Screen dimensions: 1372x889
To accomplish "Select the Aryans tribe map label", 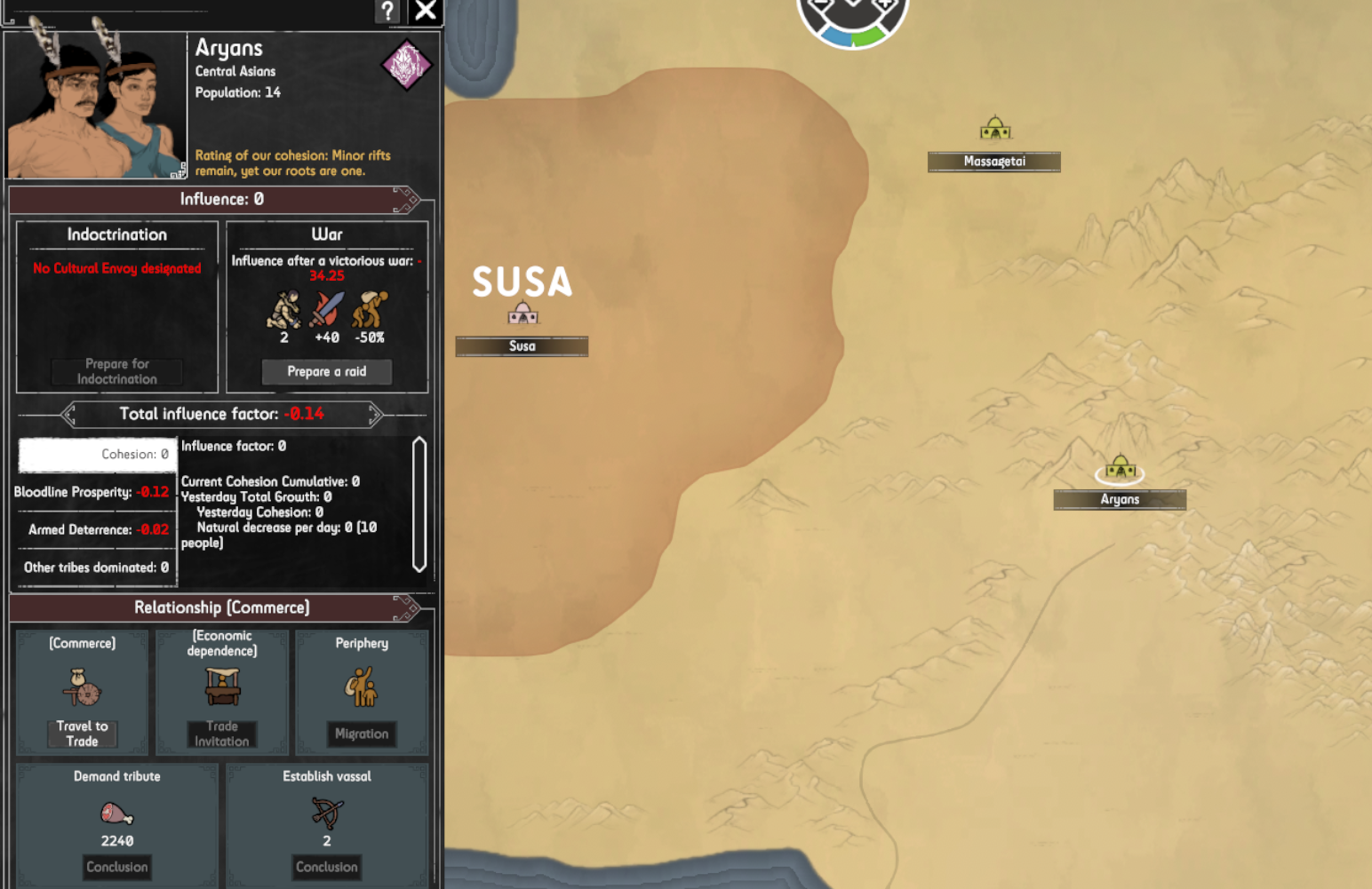I will point(1120,500).
